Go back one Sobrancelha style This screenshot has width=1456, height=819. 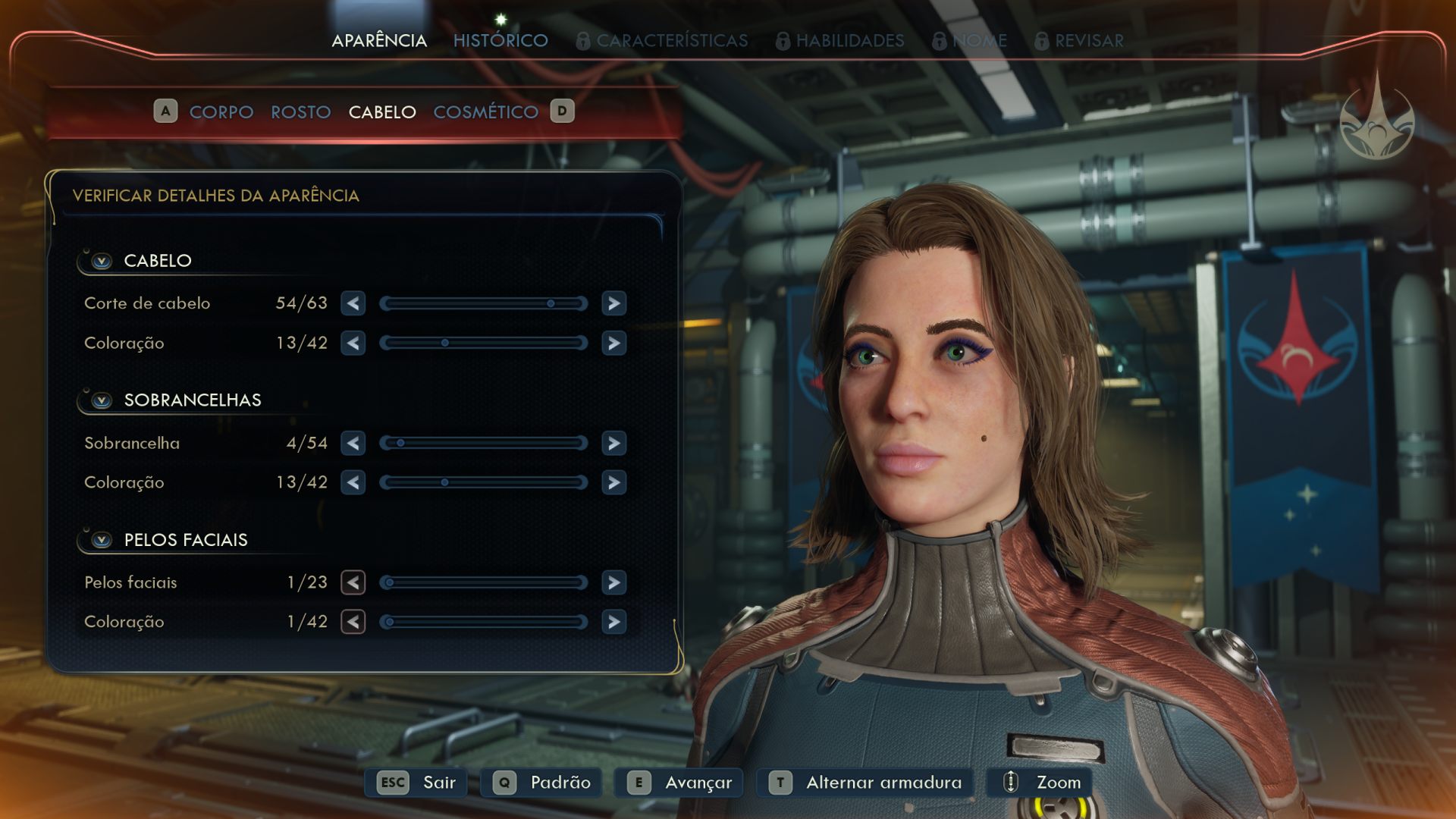(353, 443)
